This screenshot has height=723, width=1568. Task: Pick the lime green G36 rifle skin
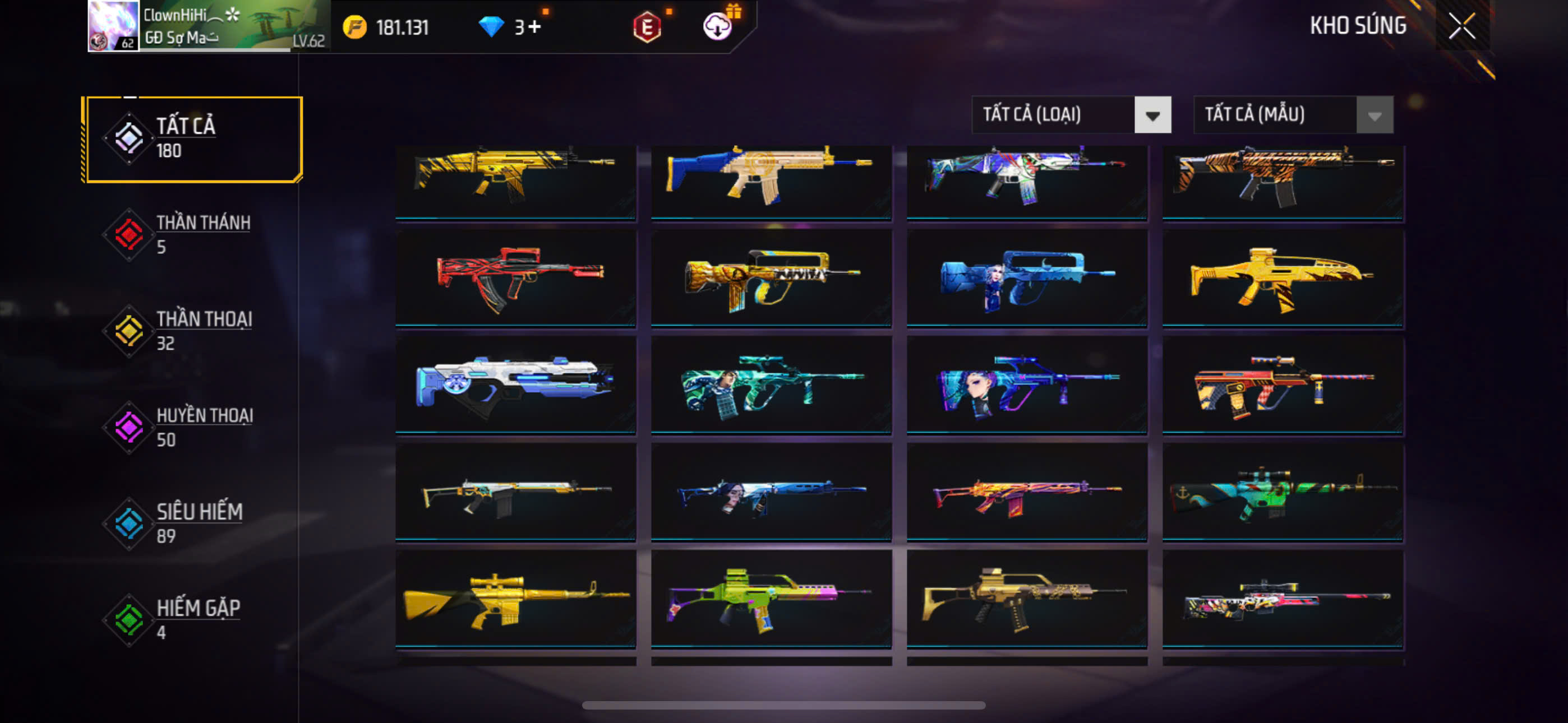point(771,599)
